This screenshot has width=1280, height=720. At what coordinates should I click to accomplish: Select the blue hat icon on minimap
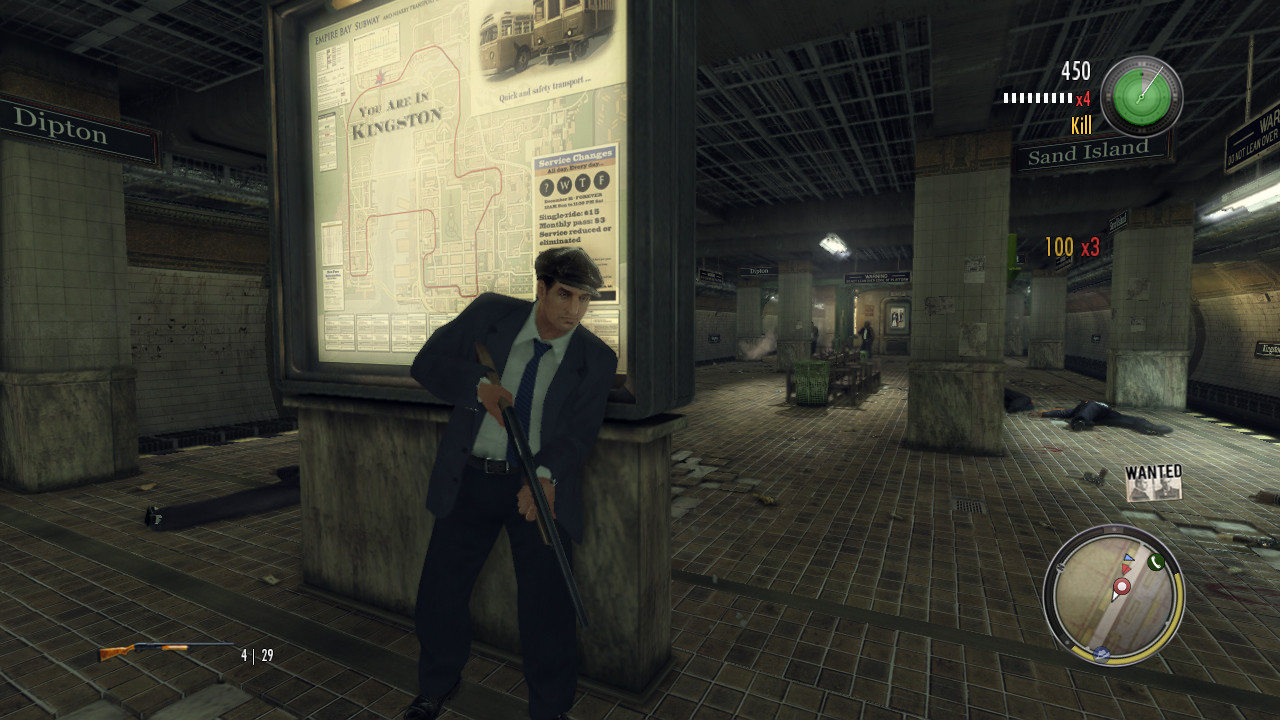click(1101, 652)
